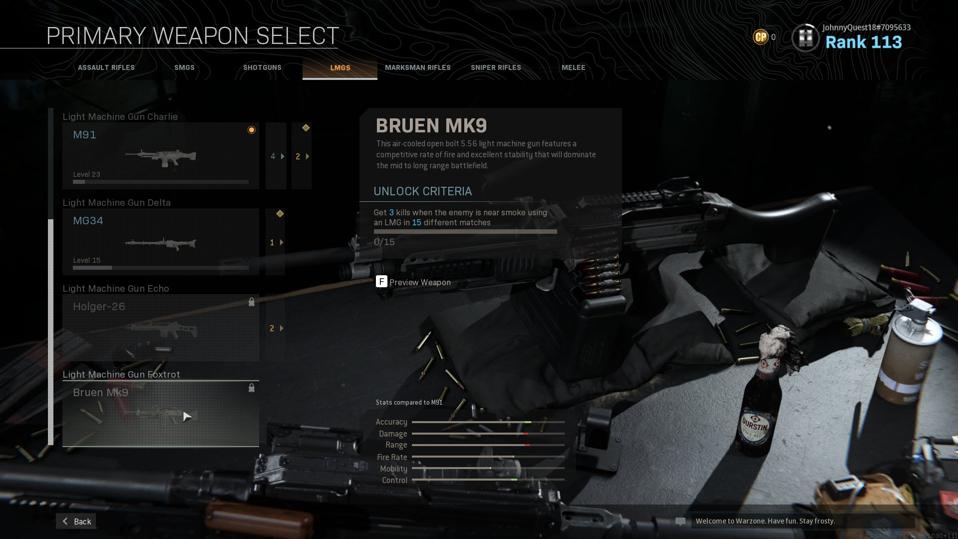Select the M91 light machine gun
The image size is (958, 539).
(160, 156)
